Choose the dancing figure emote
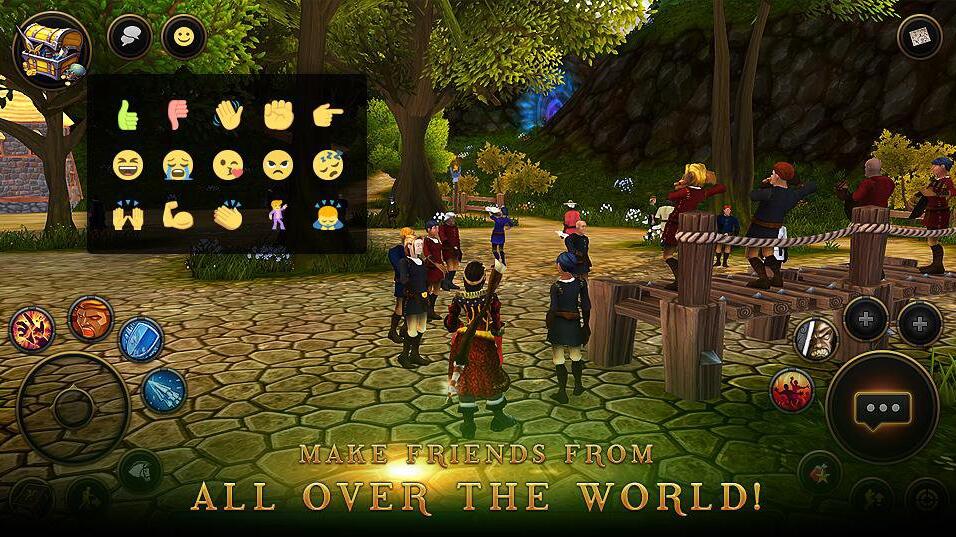This screenshot has height=537, width=956. tap(278, 214)
